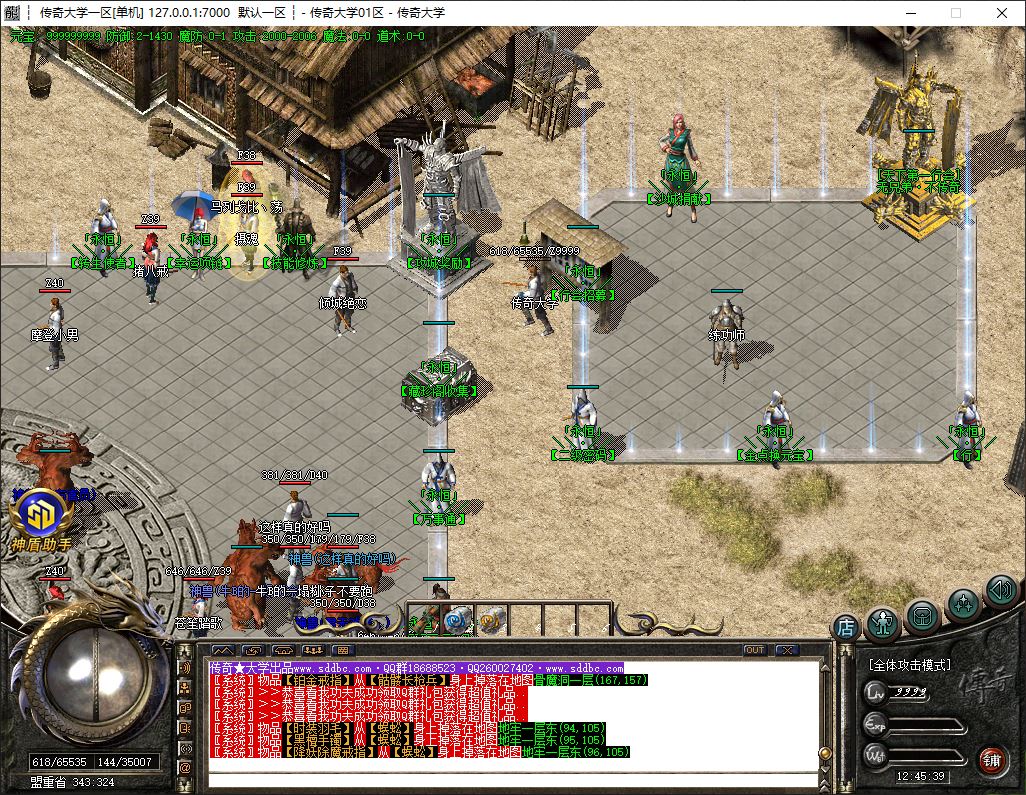
Task: Click the OUT button above the chat
Action: pos(755,650)
